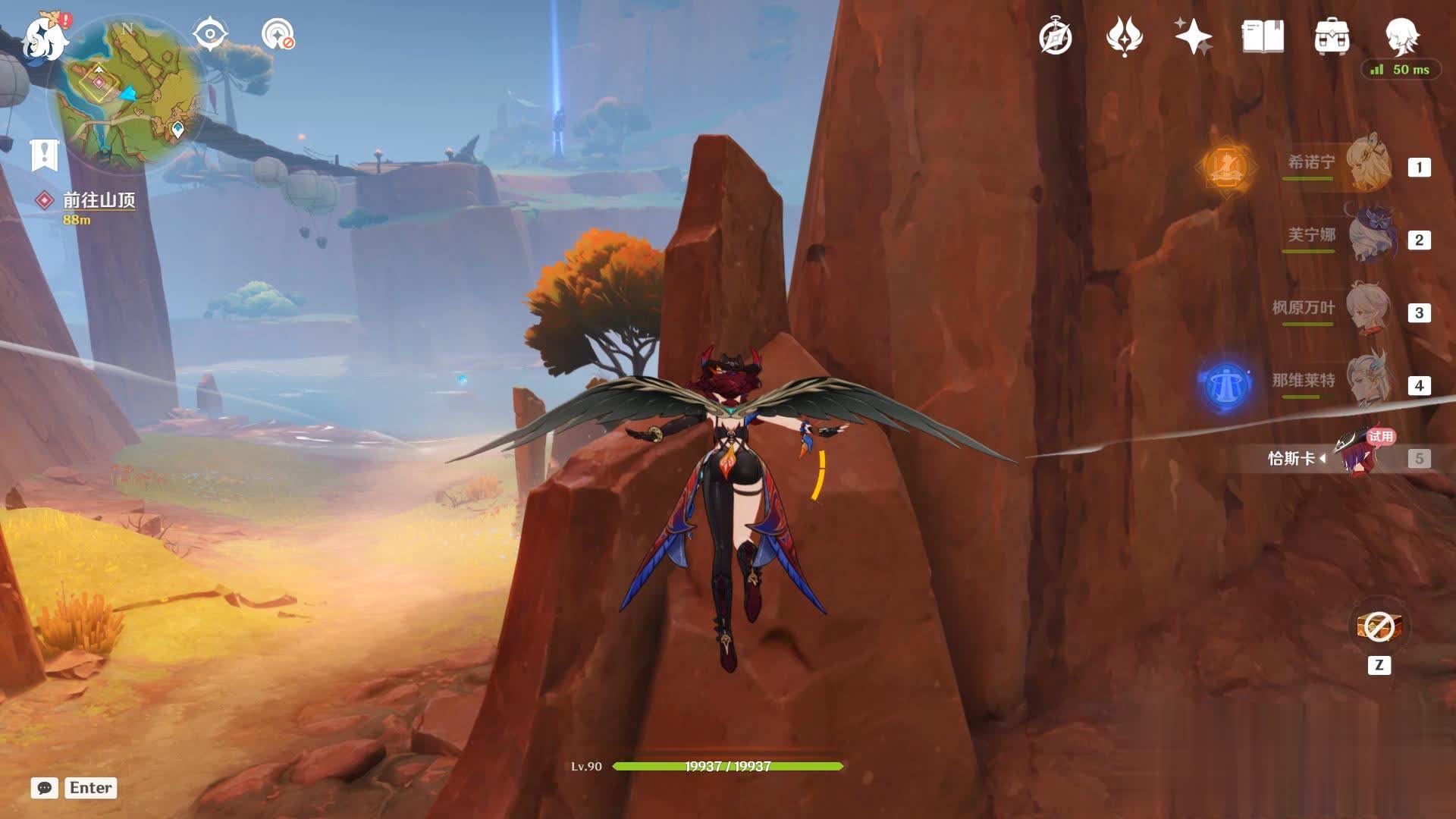Open the wish star icon
Viewport: 1456px width, 819px height.
click(x=1193, y=36)
